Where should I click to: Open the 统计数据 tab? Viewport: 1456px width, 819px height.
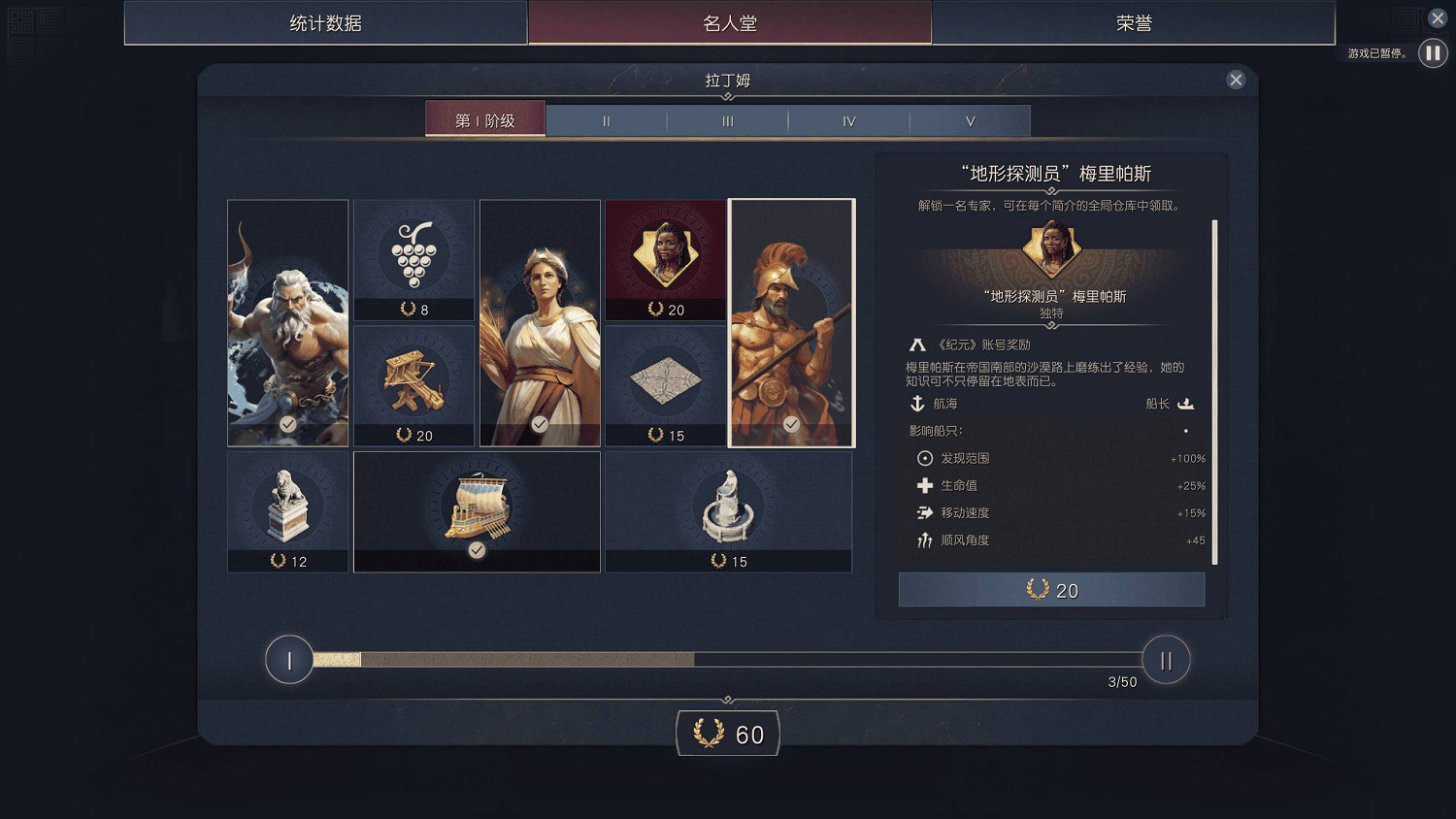pyautogui.click(x=324, y=22)
